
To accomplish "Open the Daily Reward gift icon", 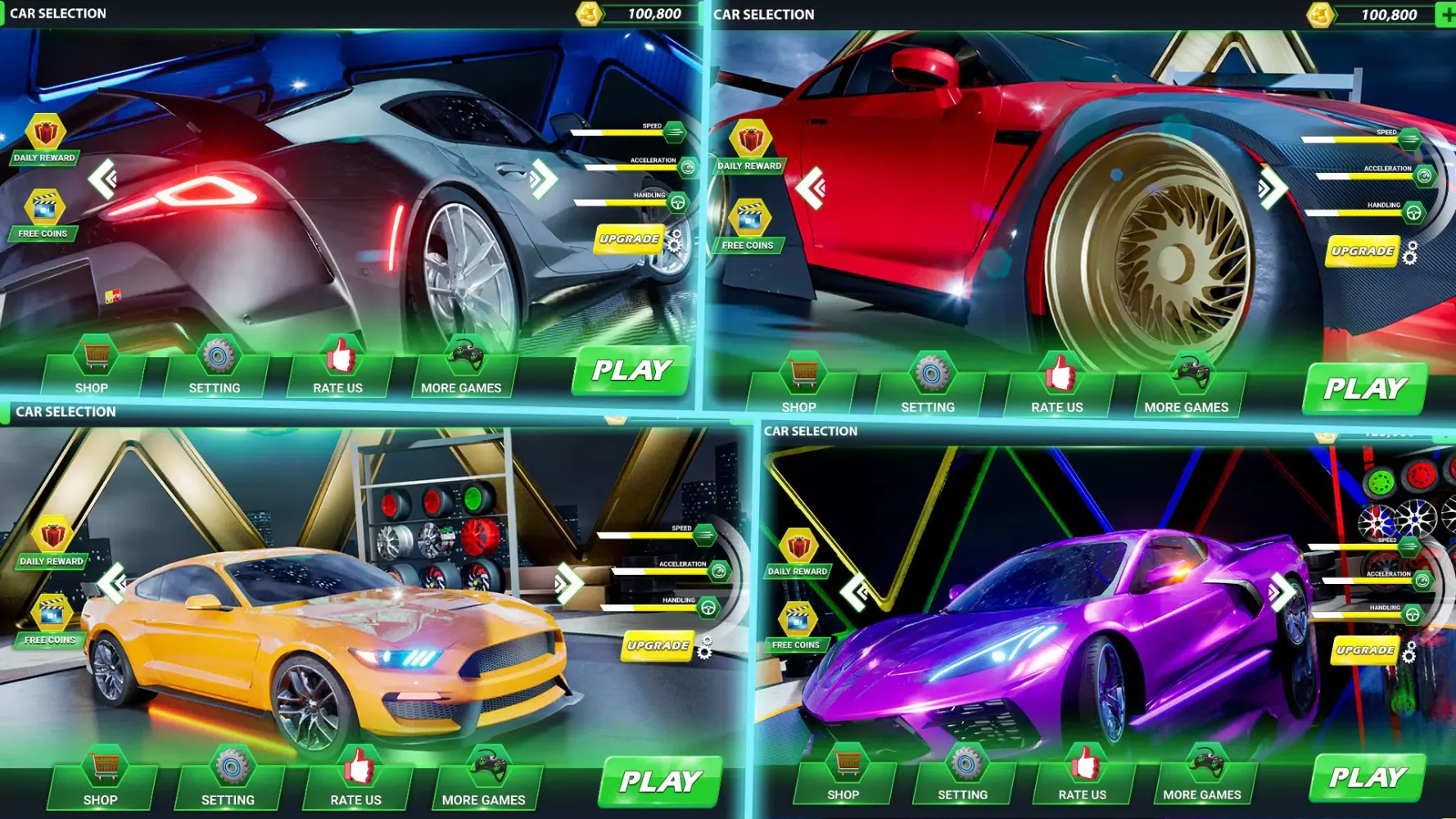I will point(47,133).
